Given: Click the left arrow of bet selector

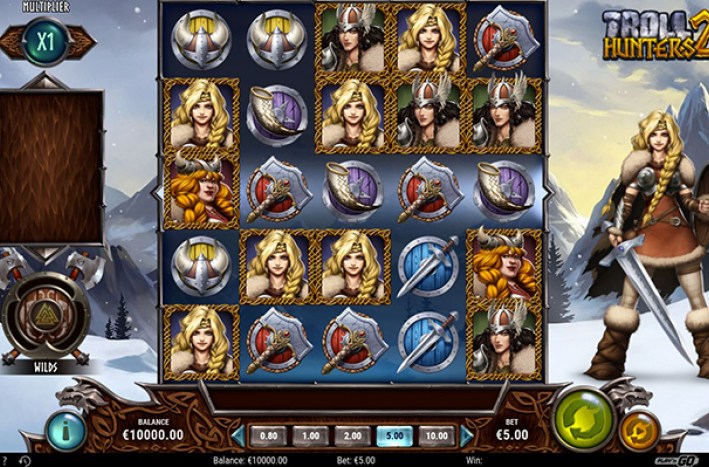Looking at the screenshot, I should point(239,436).
